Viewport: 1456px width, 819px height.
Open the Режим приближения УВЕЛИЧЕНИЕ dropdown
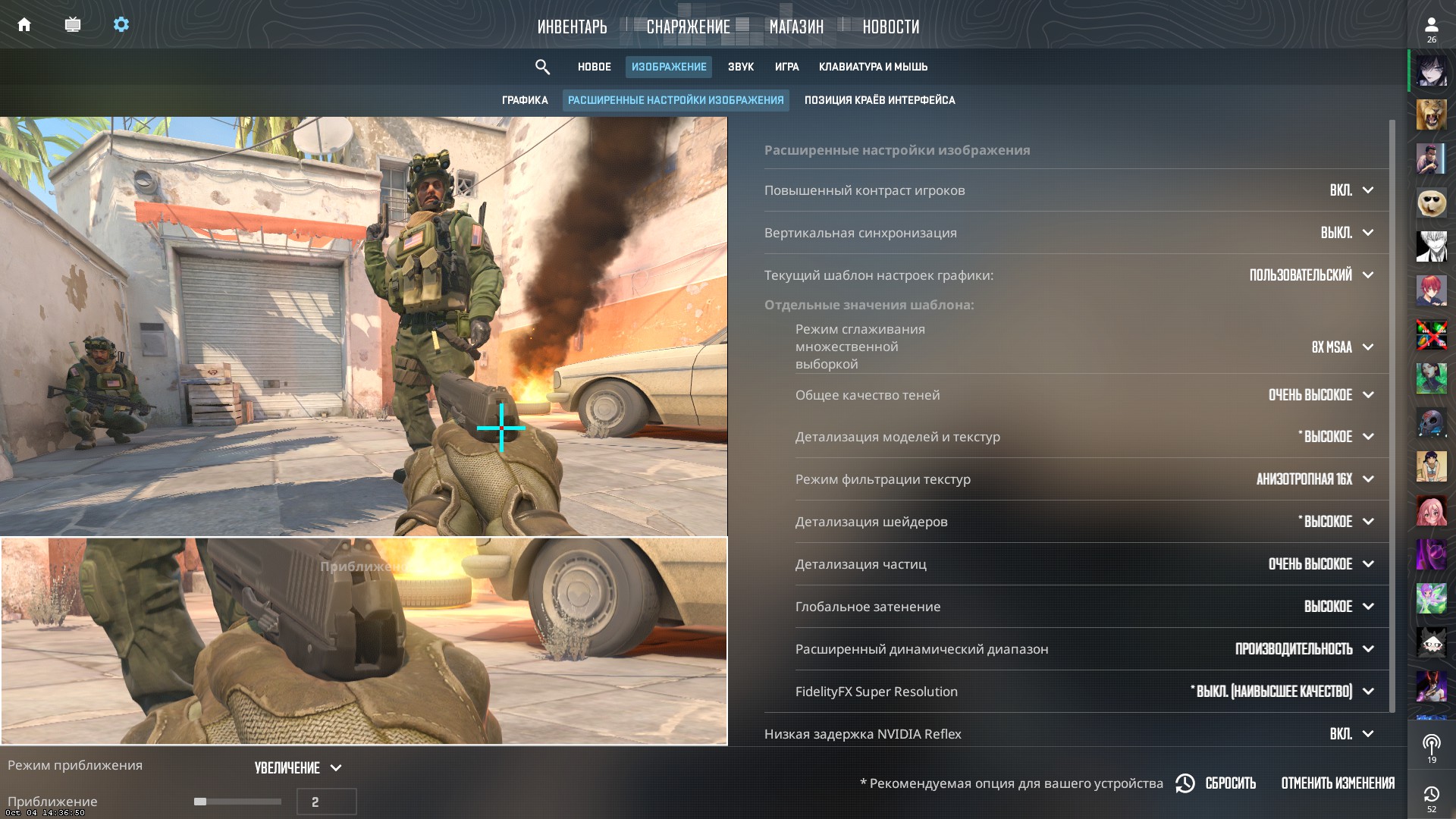tap(294, 767)
